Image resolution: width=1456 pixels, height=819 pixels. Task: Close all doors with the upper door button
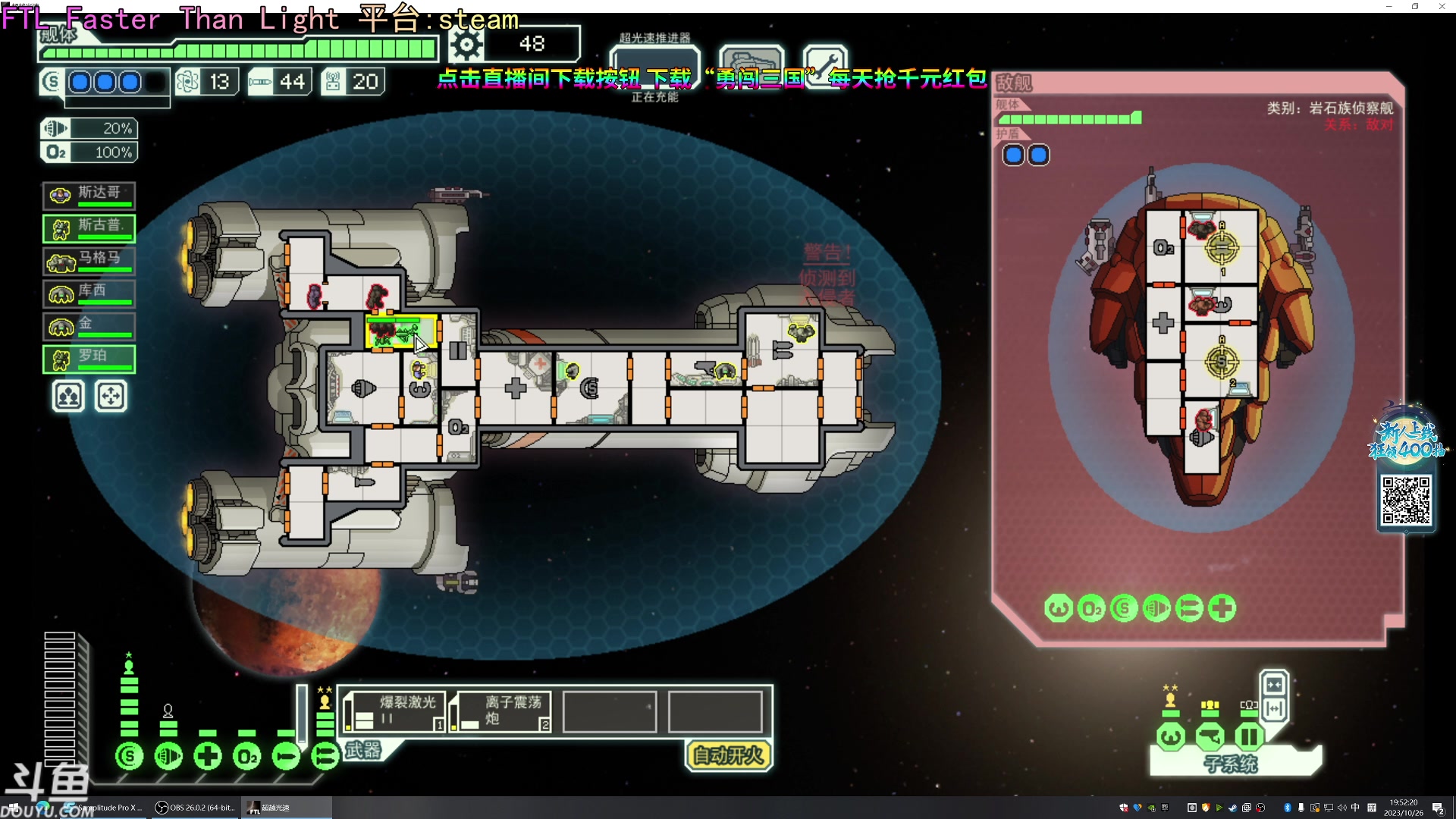(x=1274, y=685)
